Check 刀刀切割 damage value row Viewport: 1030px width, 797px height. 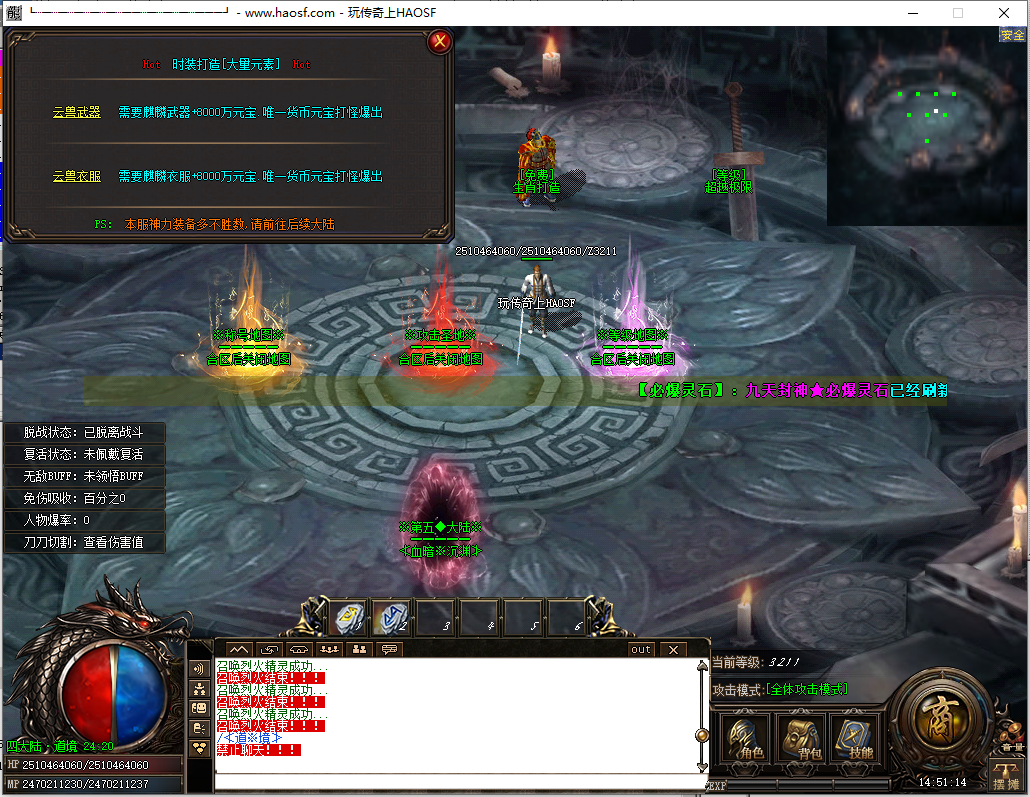(85, 542)
